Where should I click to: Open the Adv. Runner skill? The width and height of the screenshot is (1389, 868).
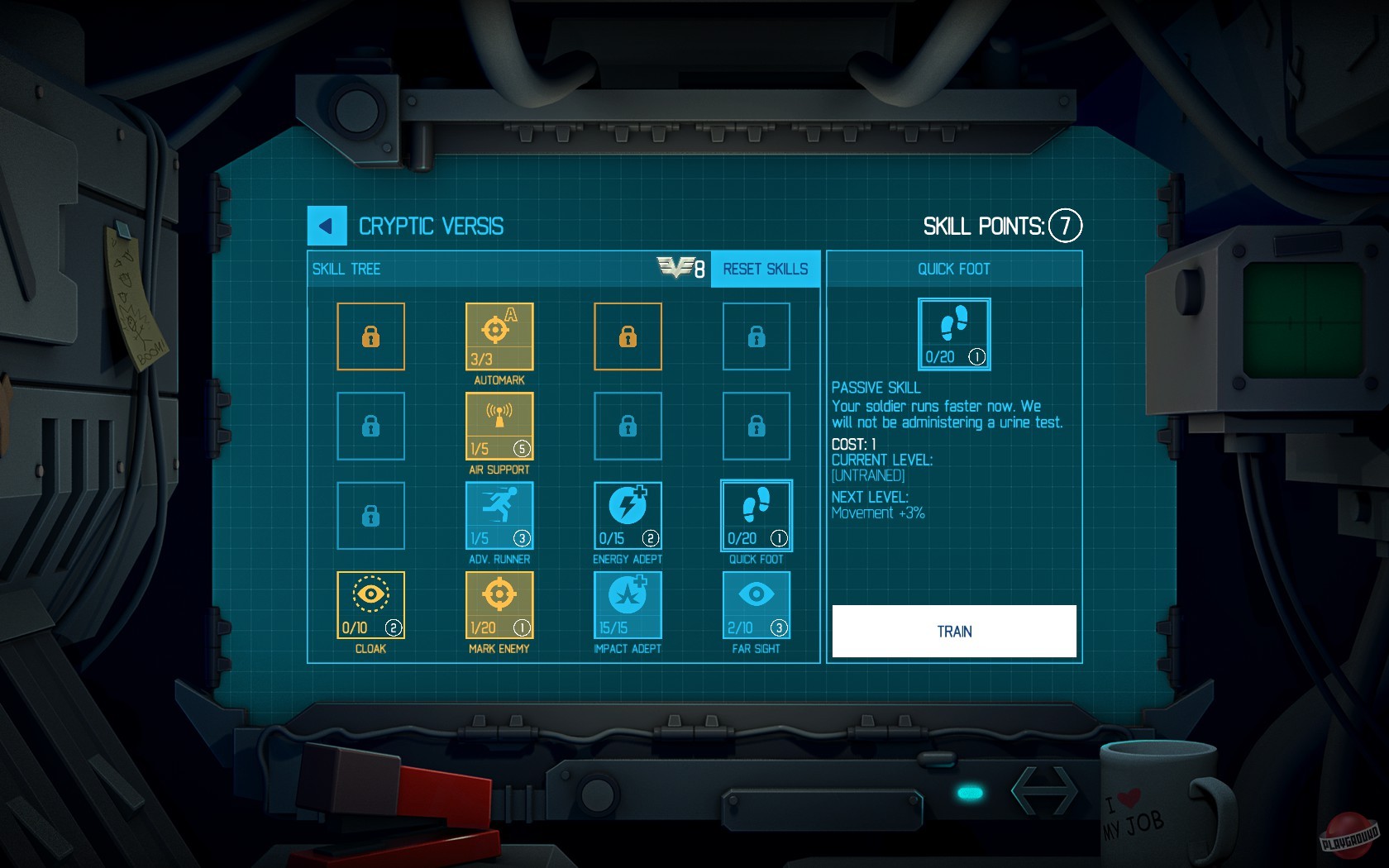point(499,516)
